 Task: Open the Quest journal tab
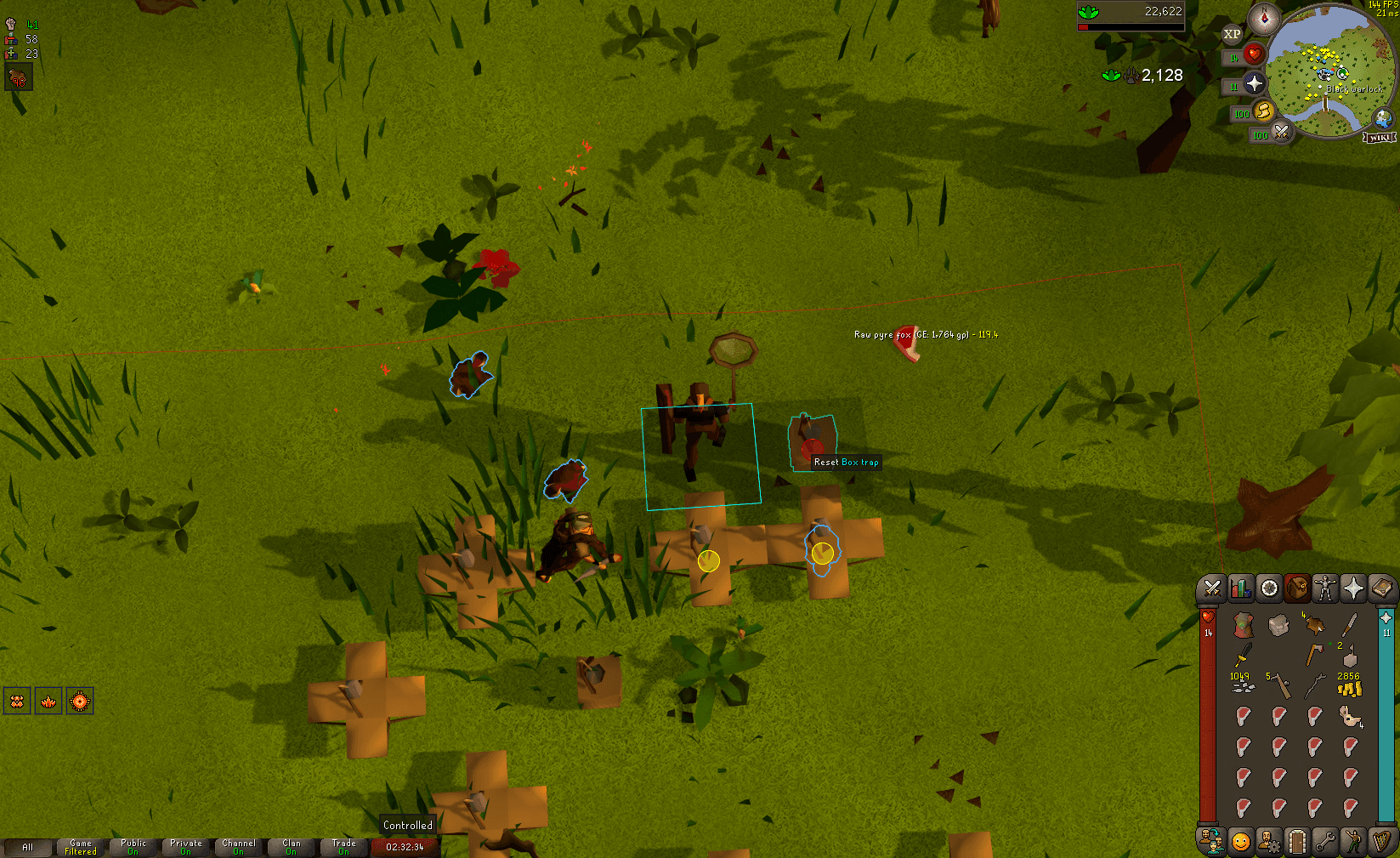point(1268,588)
